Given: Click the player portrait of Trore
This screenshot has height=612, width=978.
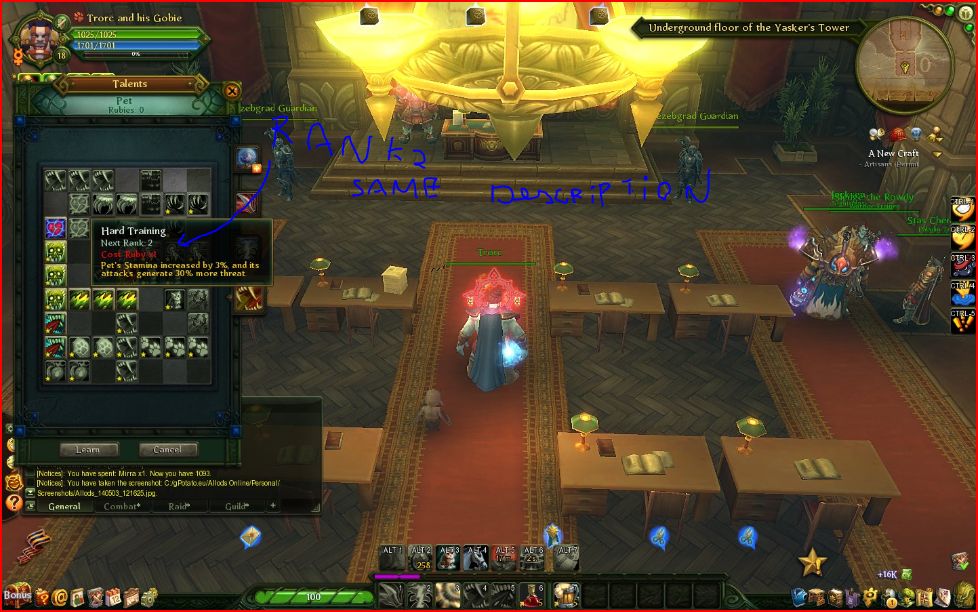Looking at the screenshot, I should [34, 34].
